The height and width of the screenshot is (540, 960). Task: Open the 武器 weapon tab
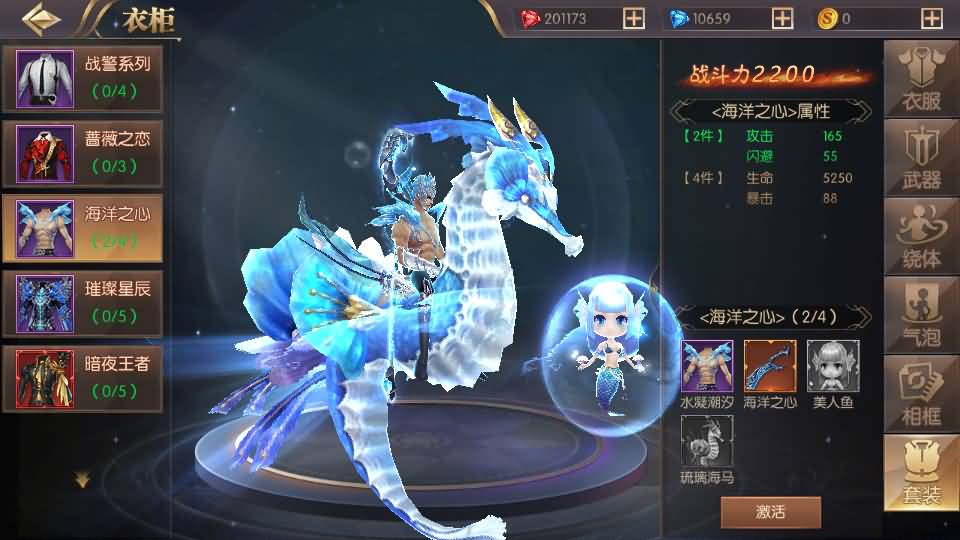point(921,160)
